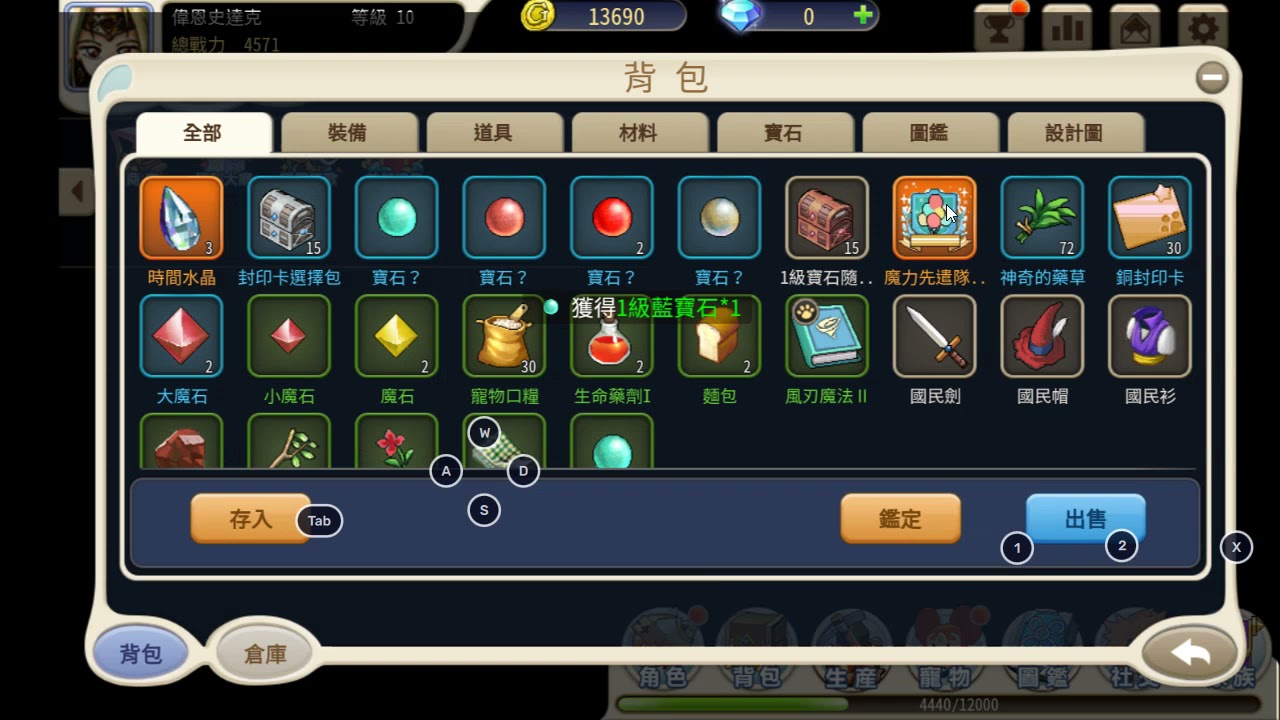Choose the 神奇的藥草 herb slot
This screenshot has height=720, width=1280.
click(1042, 218)
